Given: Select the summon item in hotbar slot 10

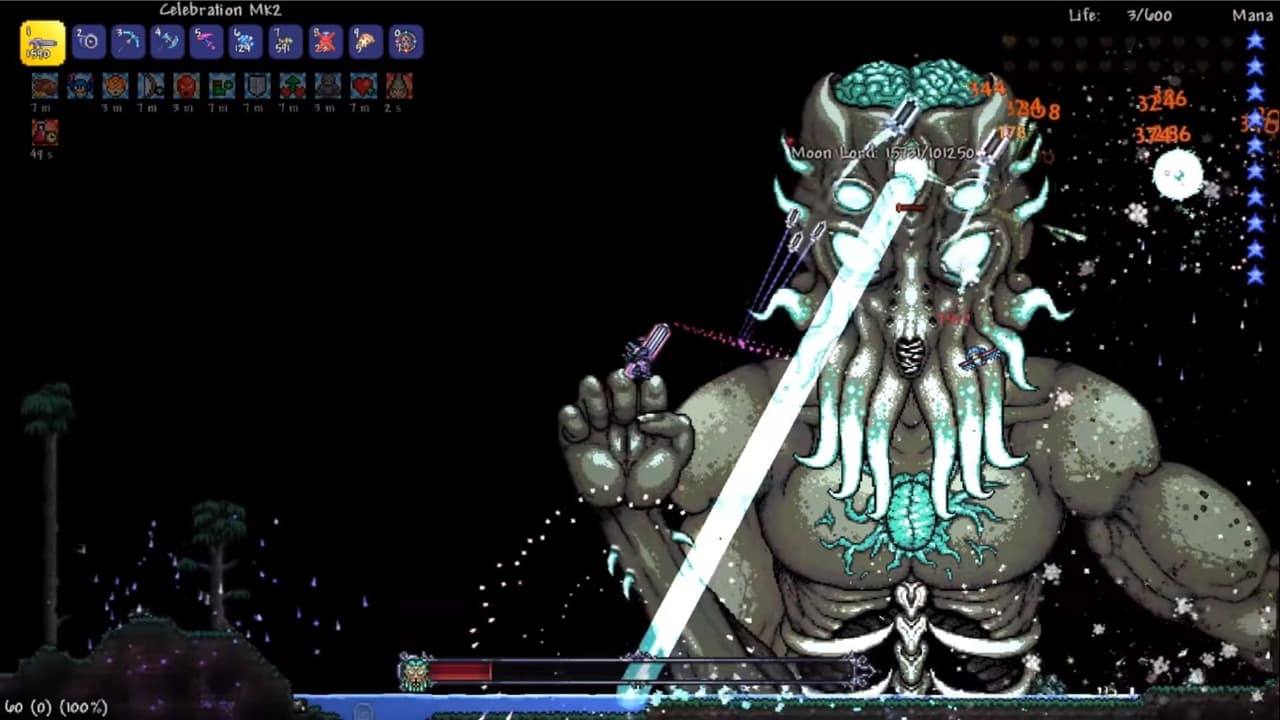Looking at the screenshot, I should 402,41.
